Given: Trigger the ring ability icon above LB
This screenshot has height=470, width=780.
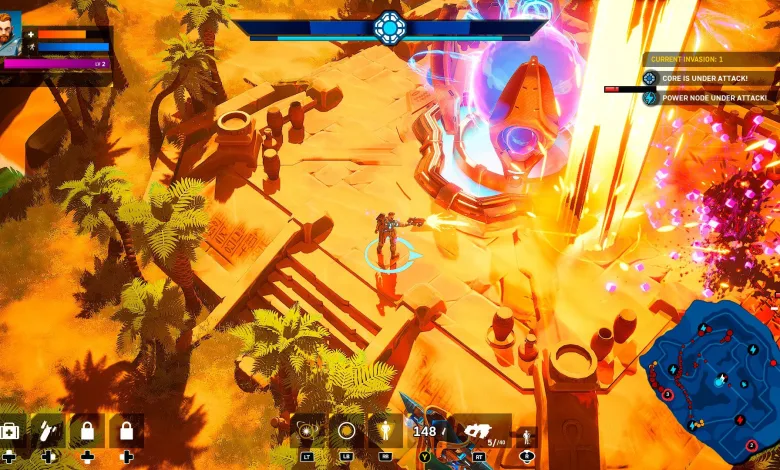Looking at the screenshot, I should click(x=346, y=431).
